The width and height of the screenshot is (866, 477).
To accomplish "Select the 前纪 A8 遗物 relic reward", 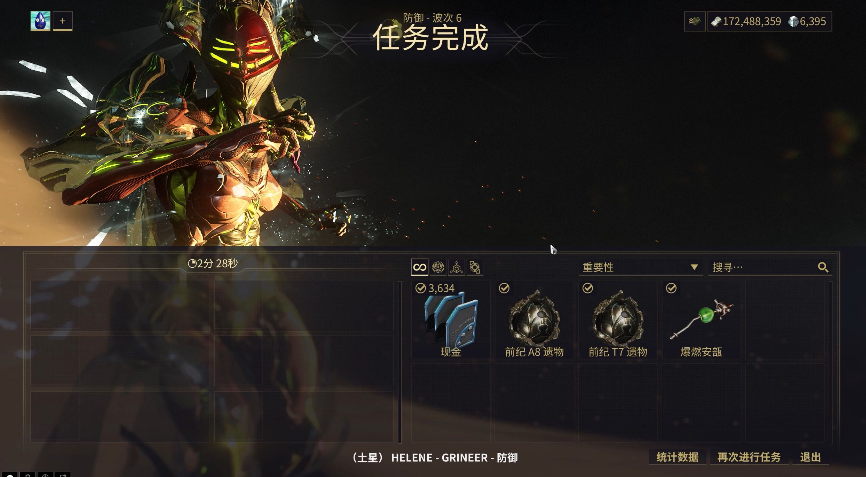I will (x=534, y=320).
